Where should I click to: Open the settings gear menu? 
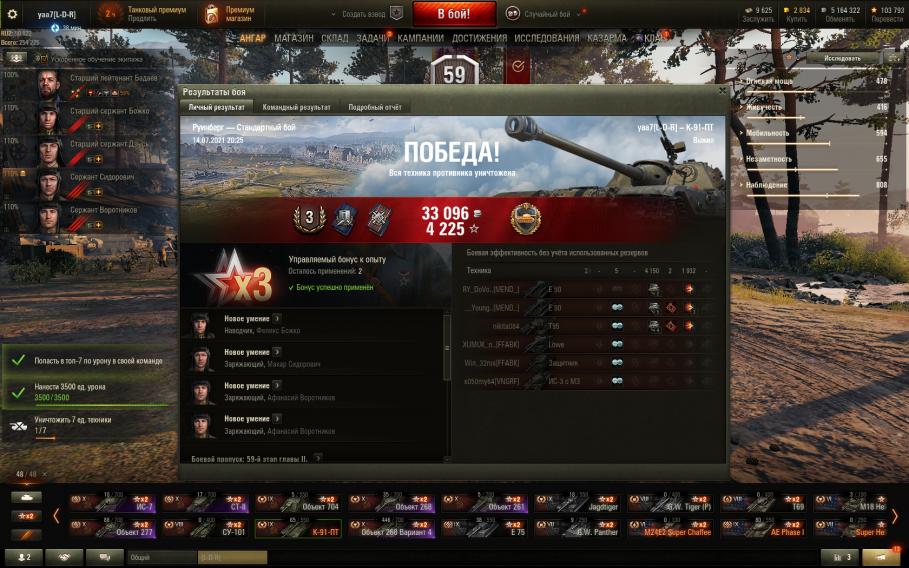tap(12, 14)
